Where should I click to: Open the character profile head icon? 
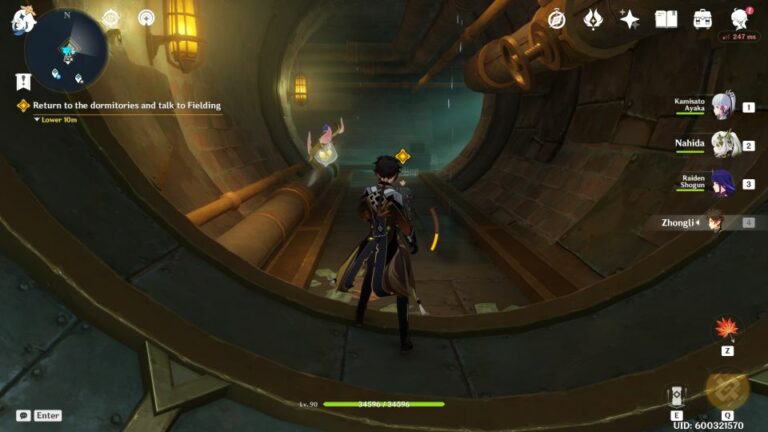pyautogui.click(x=740, y=19)
